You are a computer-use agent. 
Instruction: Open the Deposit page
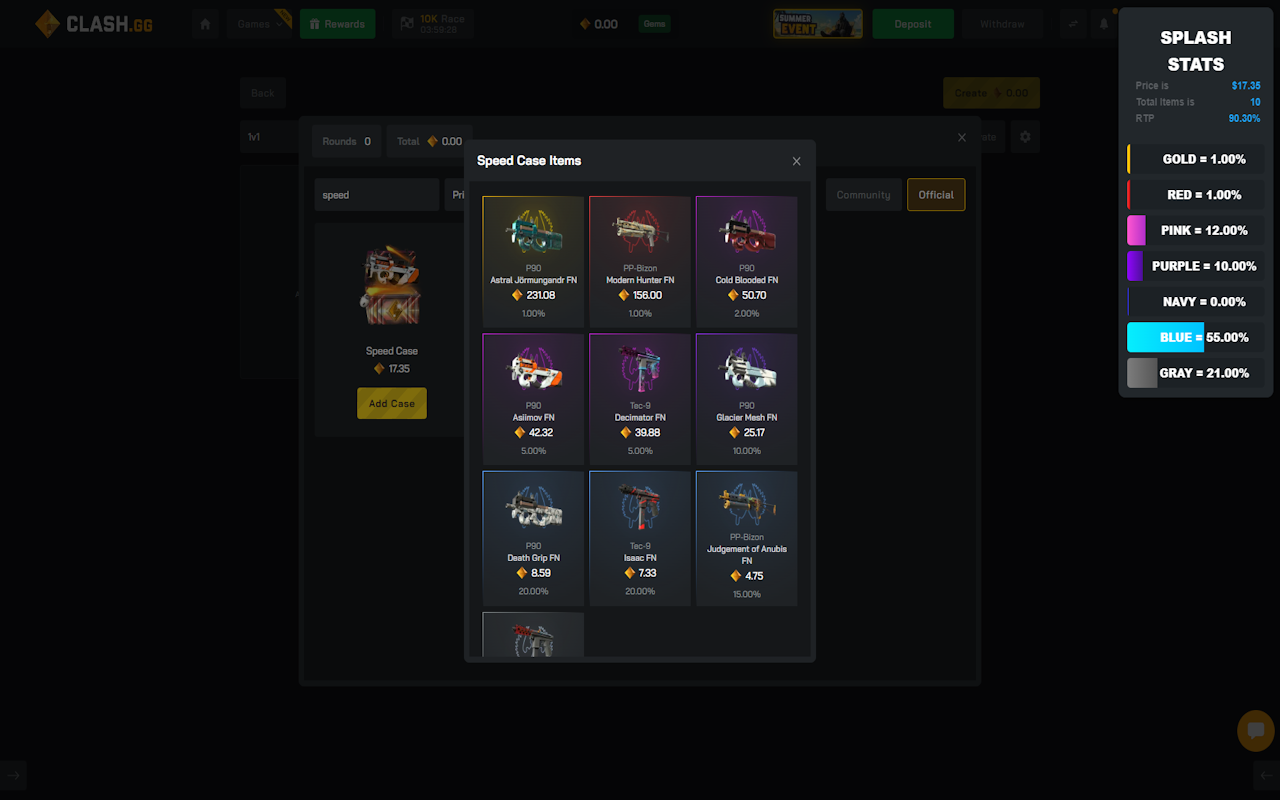(x=912, y=24)
